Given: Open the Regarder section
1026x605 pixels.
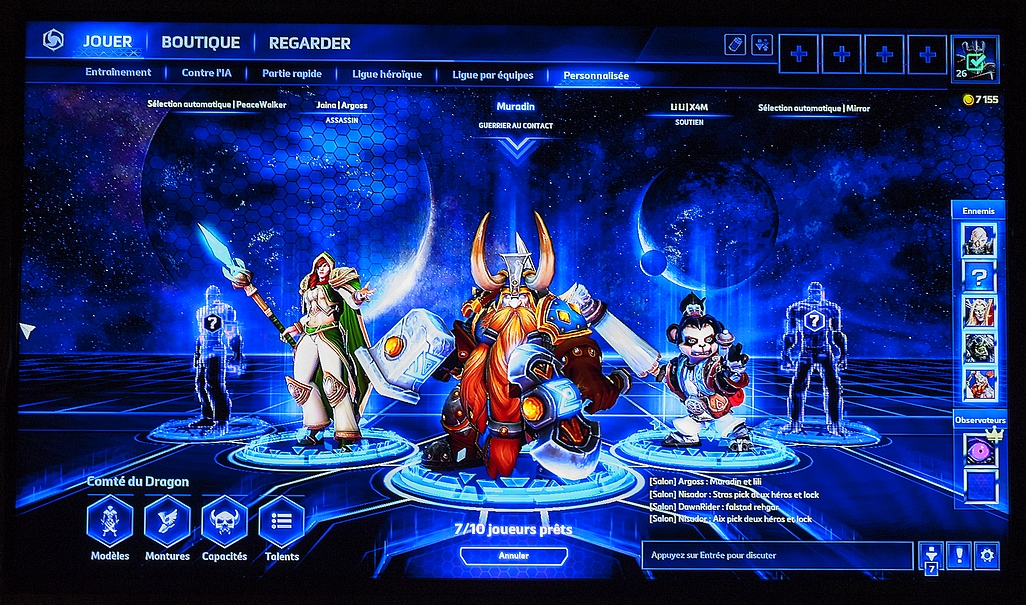Looking at the screenshot, I should click(x=309, y=43).
